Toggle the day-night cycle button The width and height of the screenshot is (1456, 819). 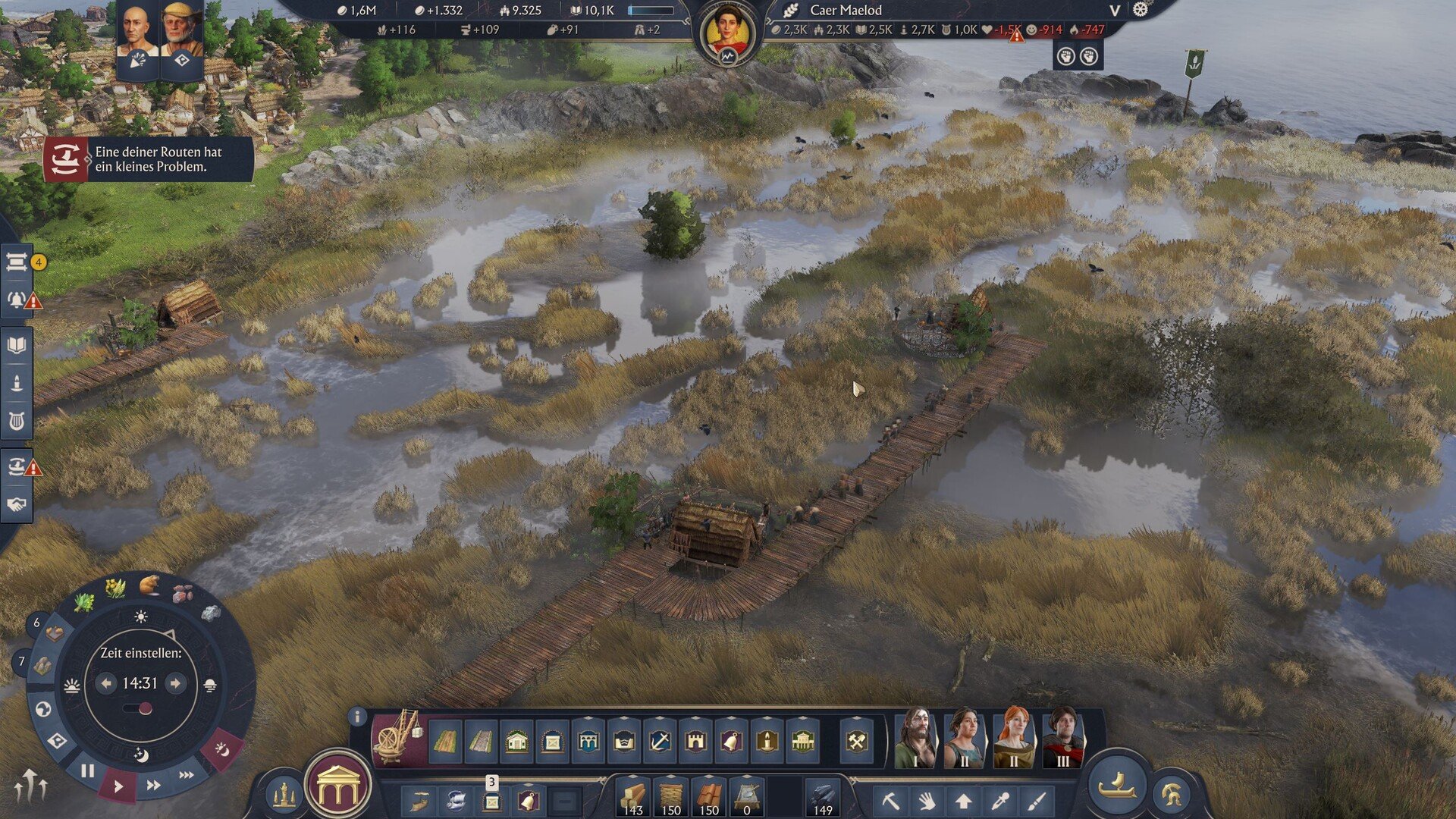pos(221,748)
